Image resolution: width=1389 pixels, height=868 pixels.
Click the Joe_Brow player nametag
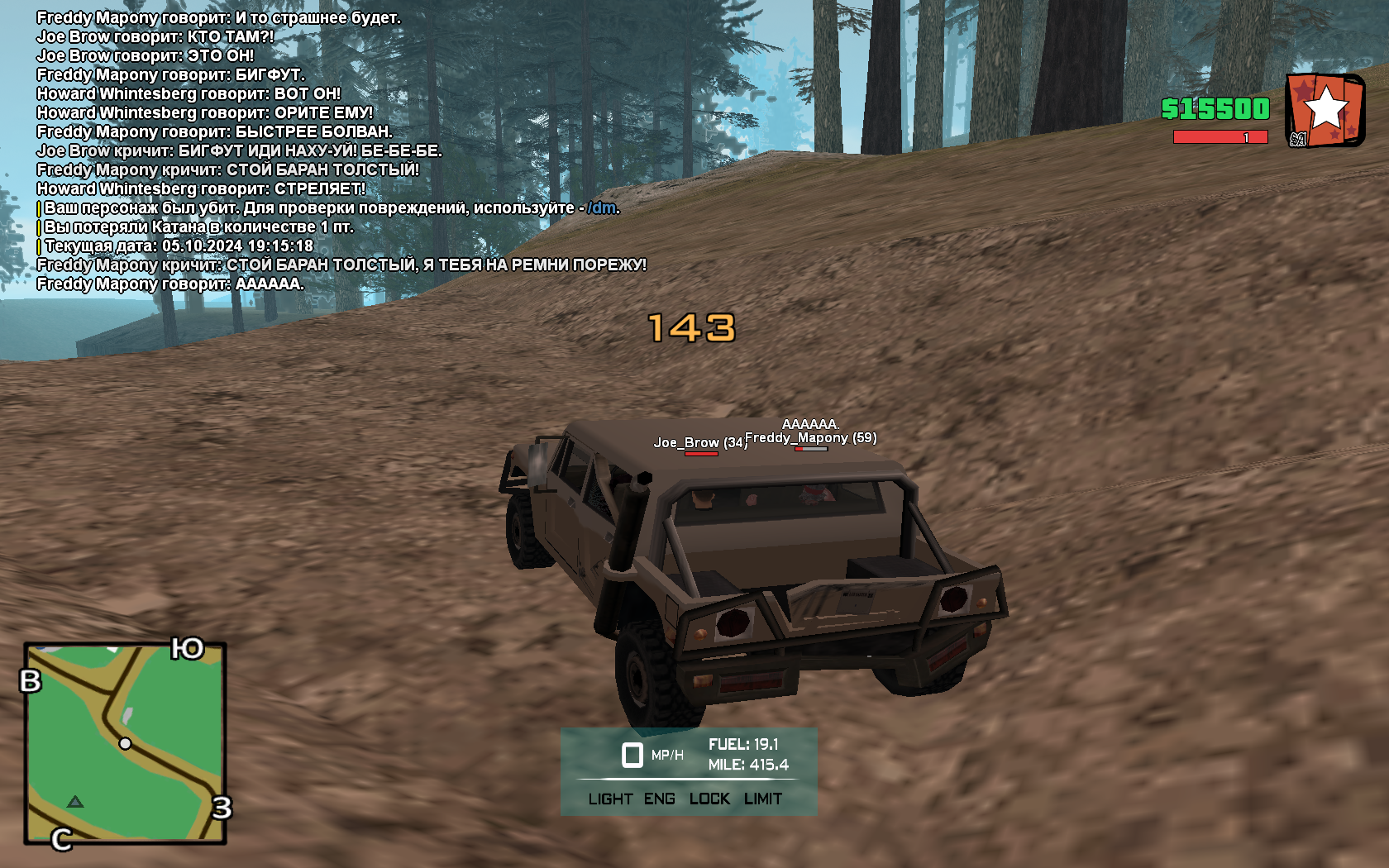(x=699, y=443)
